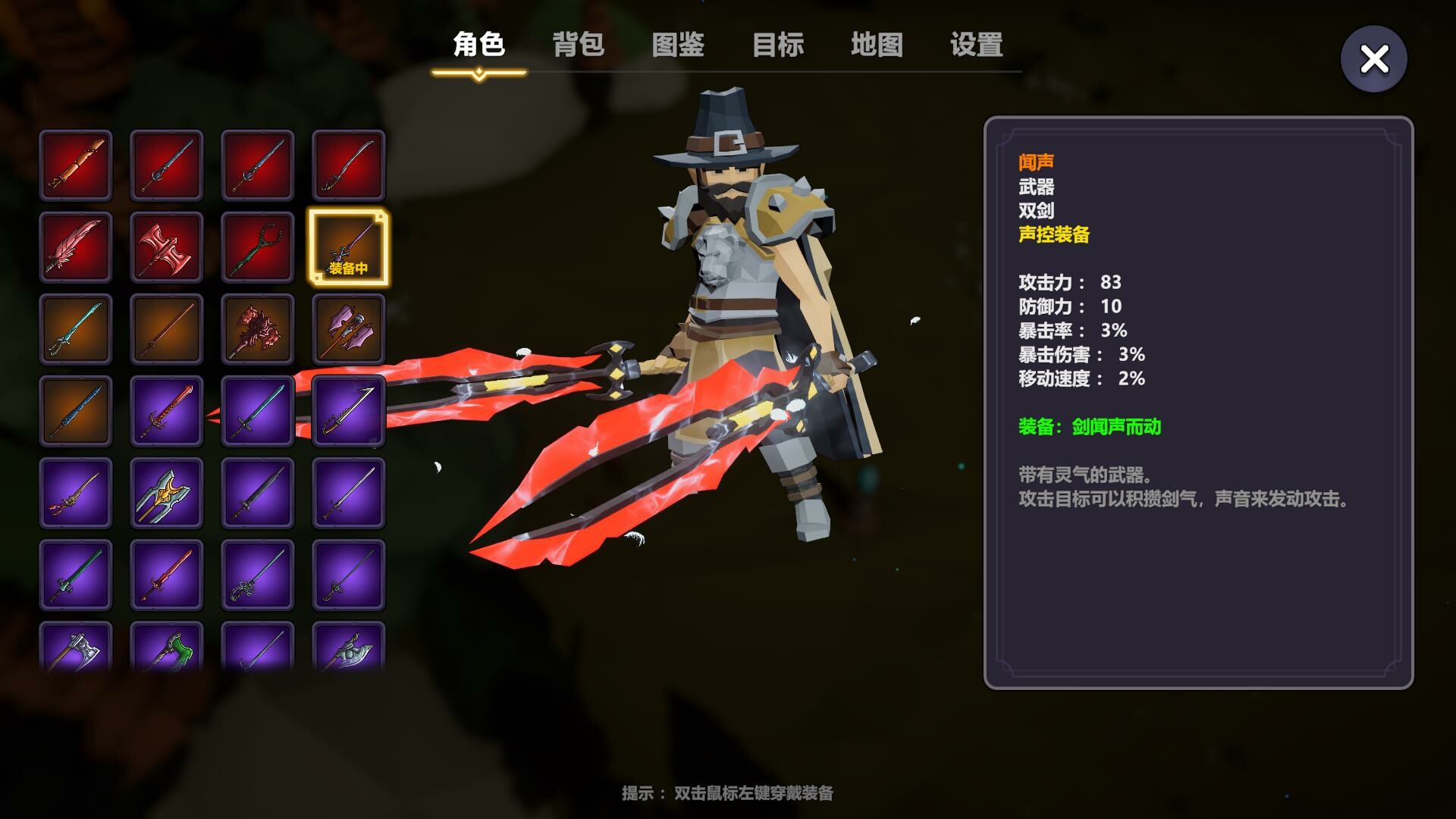Select the cyan blade in the orange slot
The image size is (1456, 819).
point(76,330)
